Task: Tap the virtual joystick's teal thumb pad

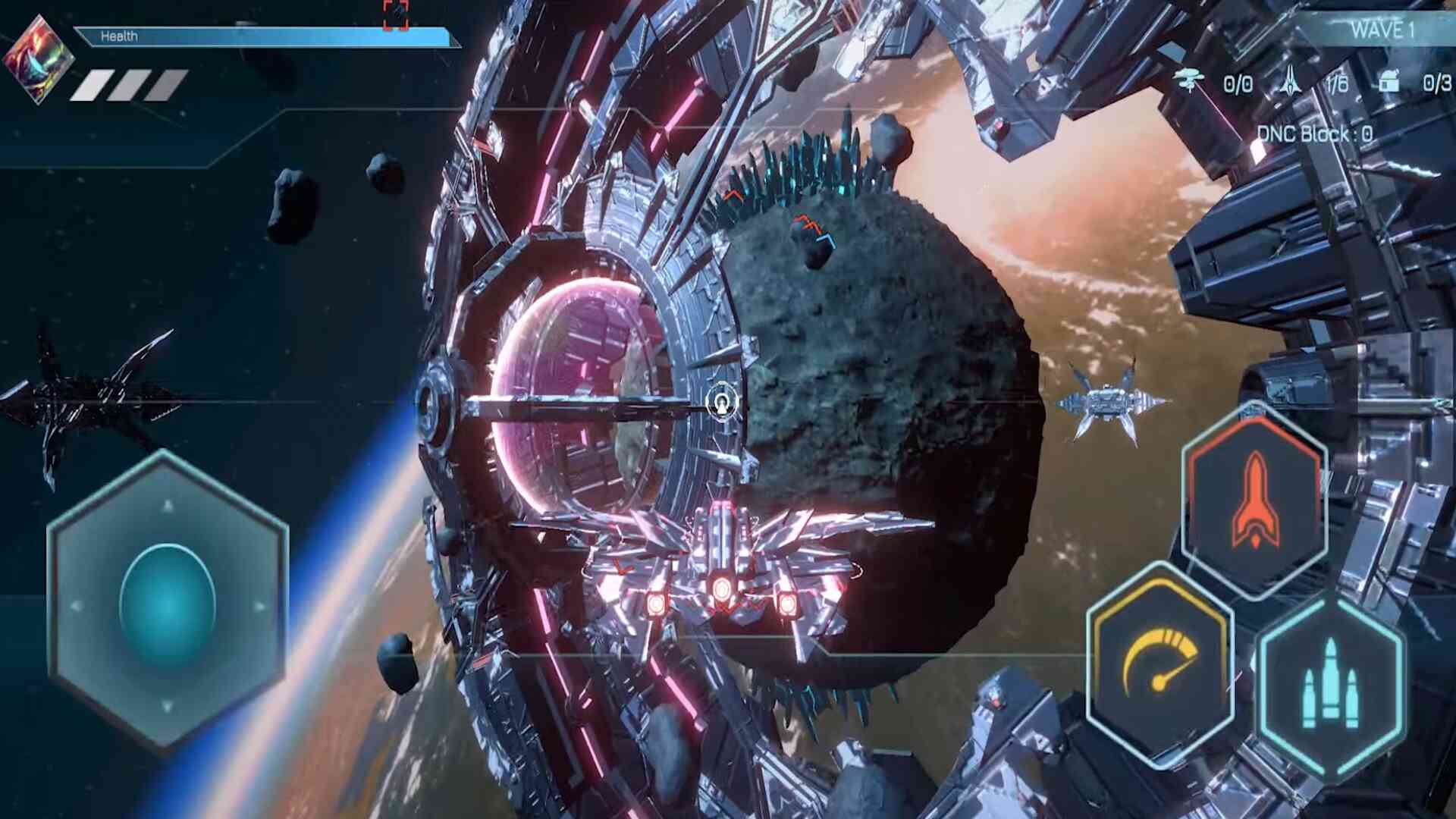Action: [168, 604]
